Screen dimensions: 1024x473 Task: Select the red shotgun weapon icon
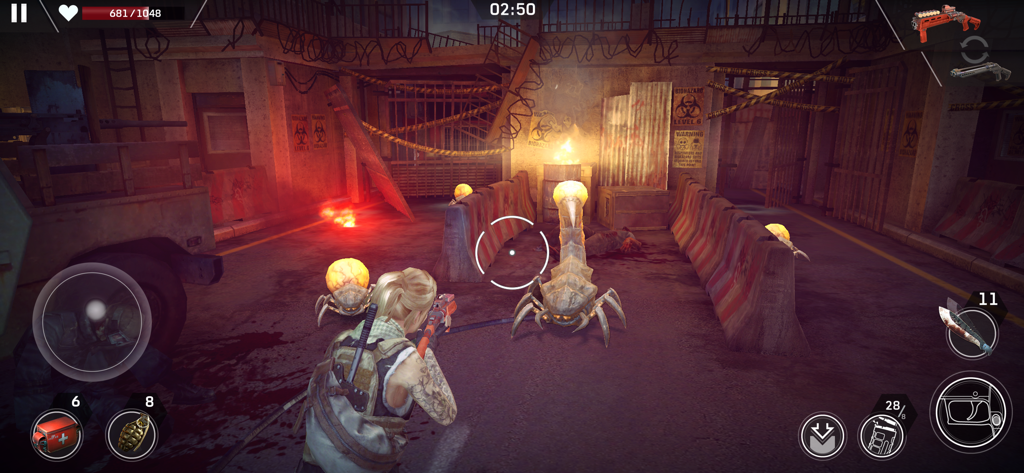(x=945, y=21)
